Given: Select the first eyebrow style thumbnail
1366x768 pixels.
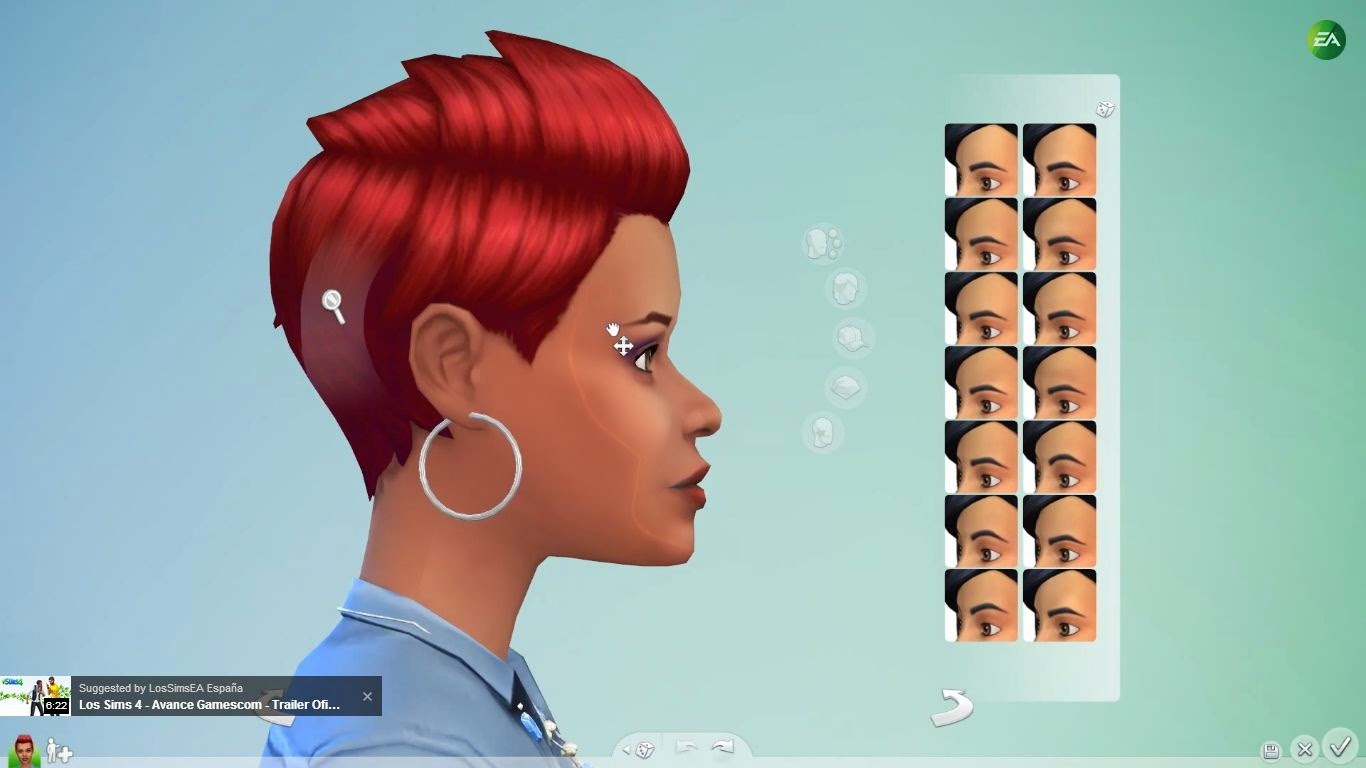Looking at the screenshot, I should point(981,158).
